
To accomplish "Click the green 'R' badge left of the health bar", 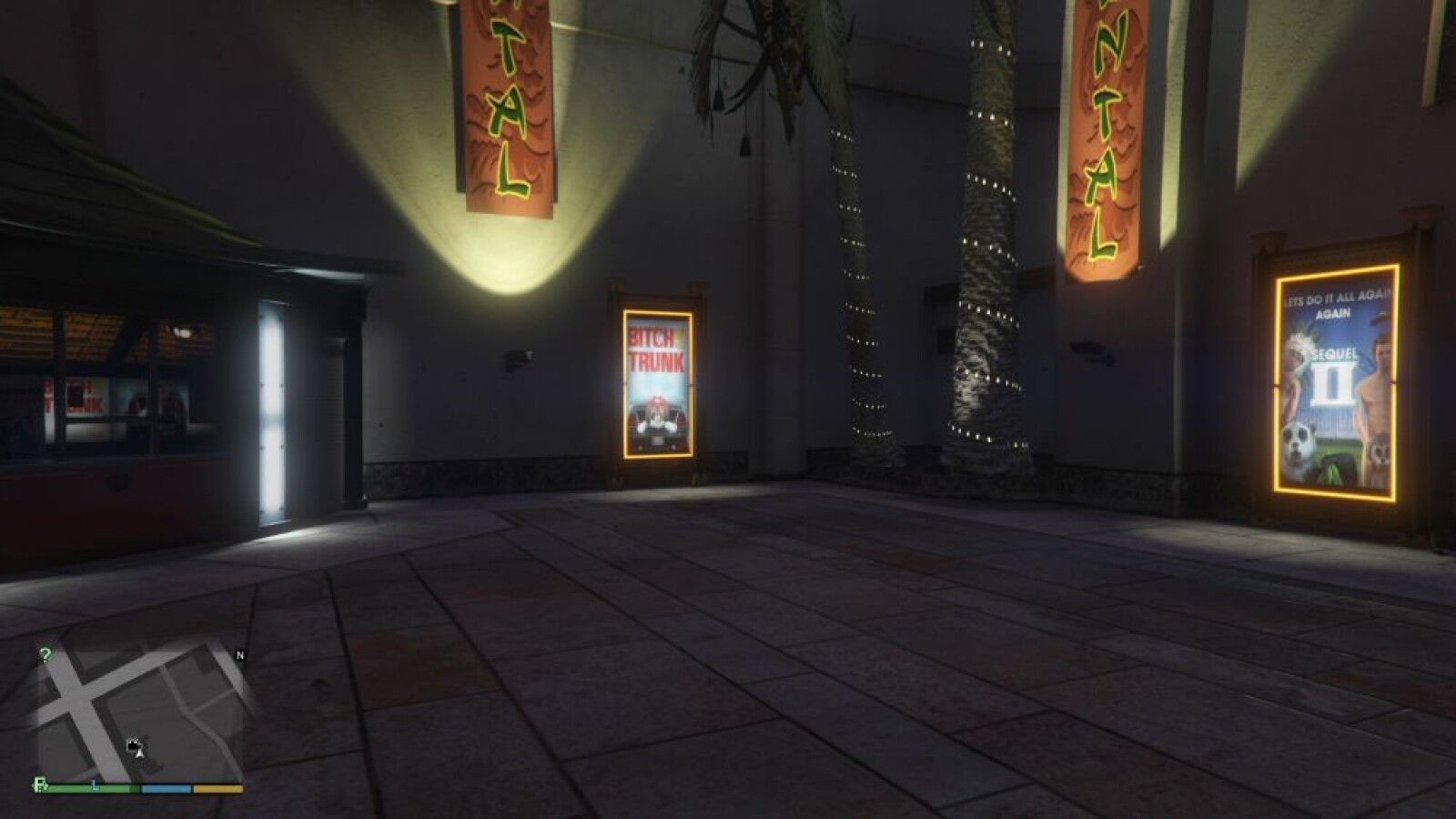I will pos(40,785).
